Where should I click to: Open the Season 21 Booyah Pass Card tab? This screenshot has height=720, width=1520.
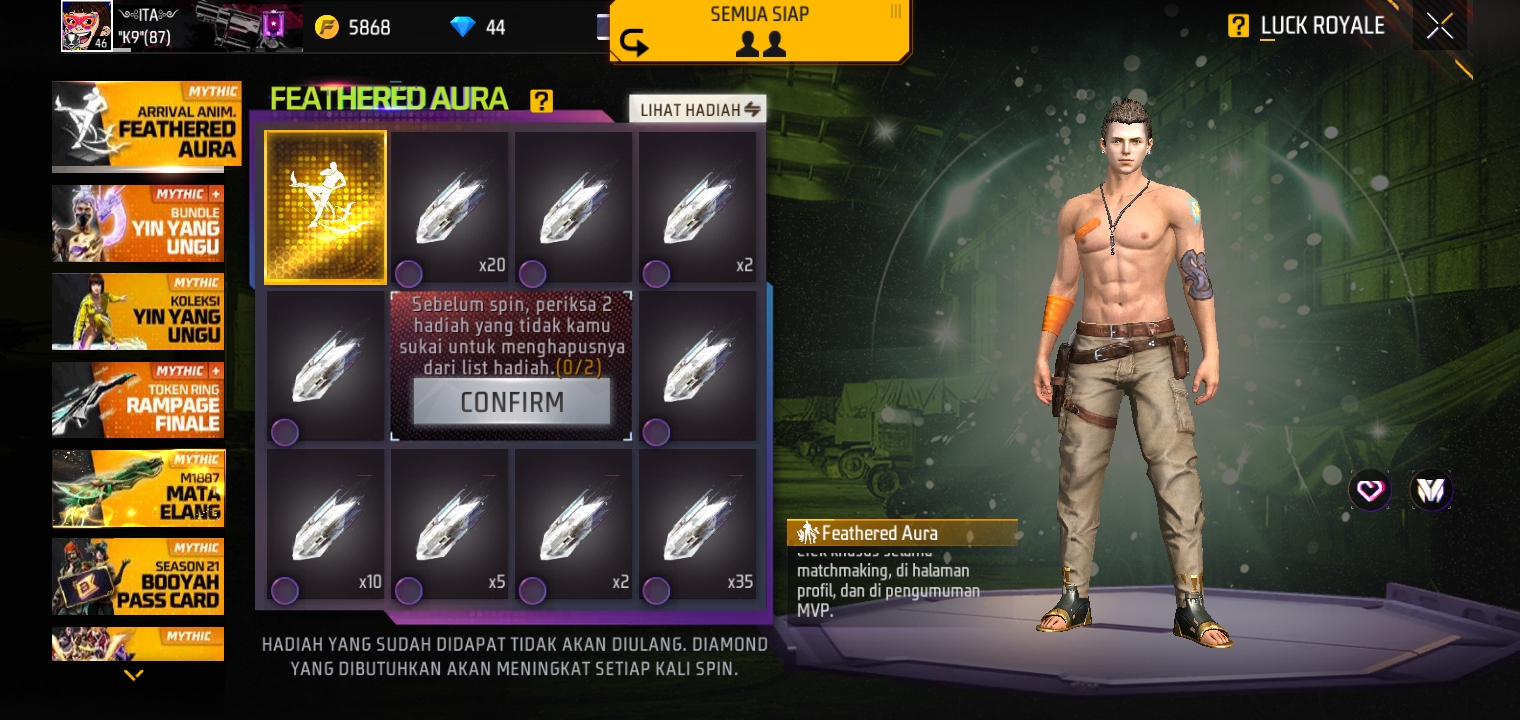click(138, 576)
